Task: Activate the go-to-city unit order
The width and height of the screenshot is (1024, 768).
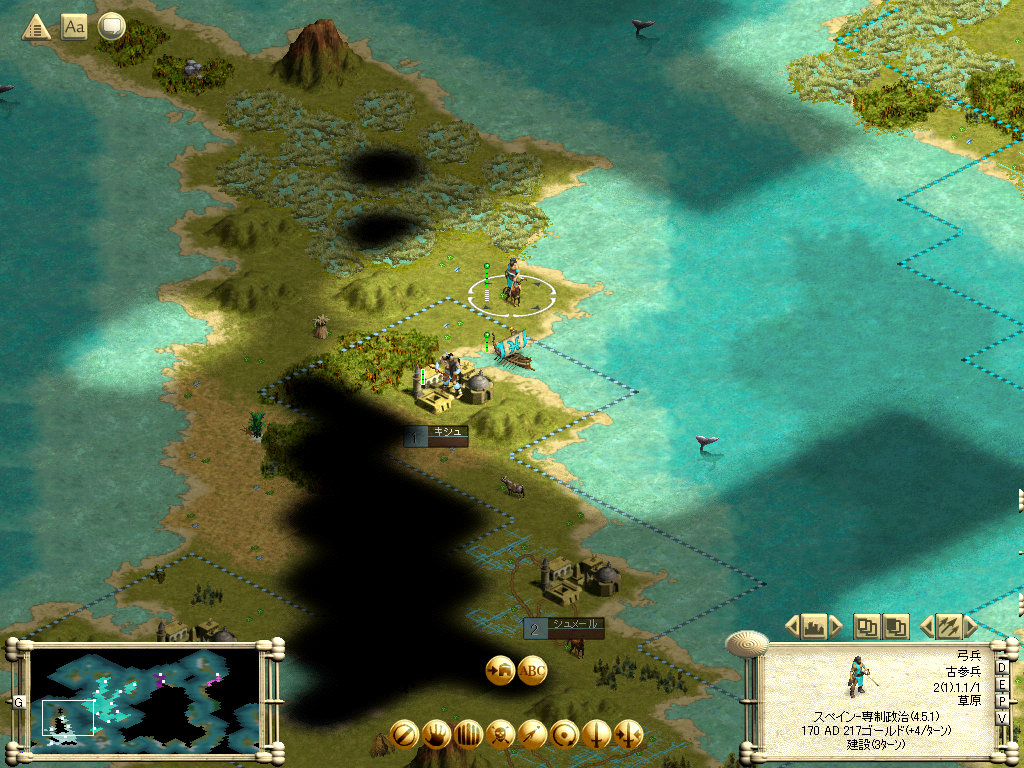Action: click(499, 670)
